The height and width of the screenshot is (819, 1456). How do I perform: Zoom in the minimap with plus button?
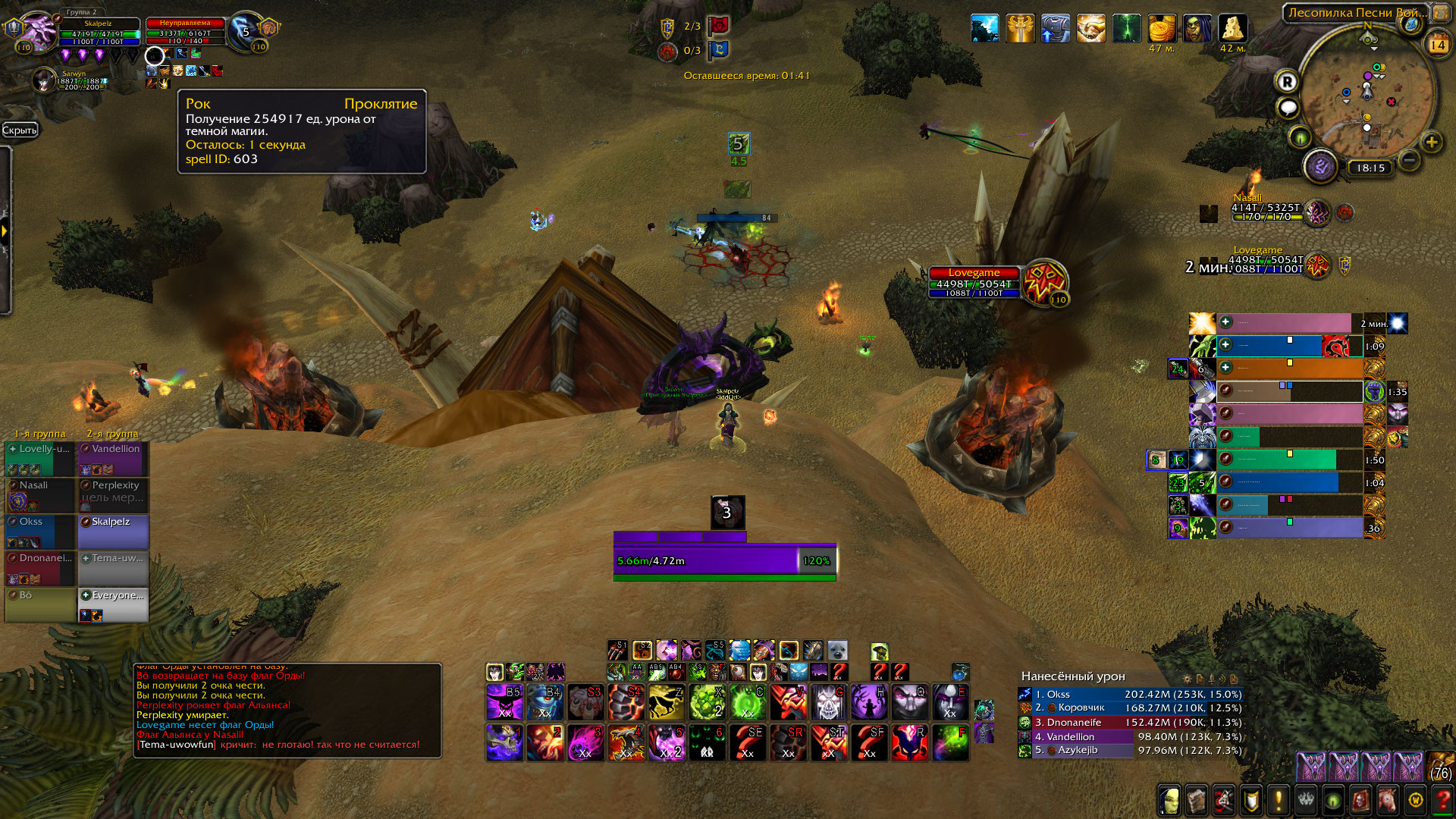click(1431, 142)
